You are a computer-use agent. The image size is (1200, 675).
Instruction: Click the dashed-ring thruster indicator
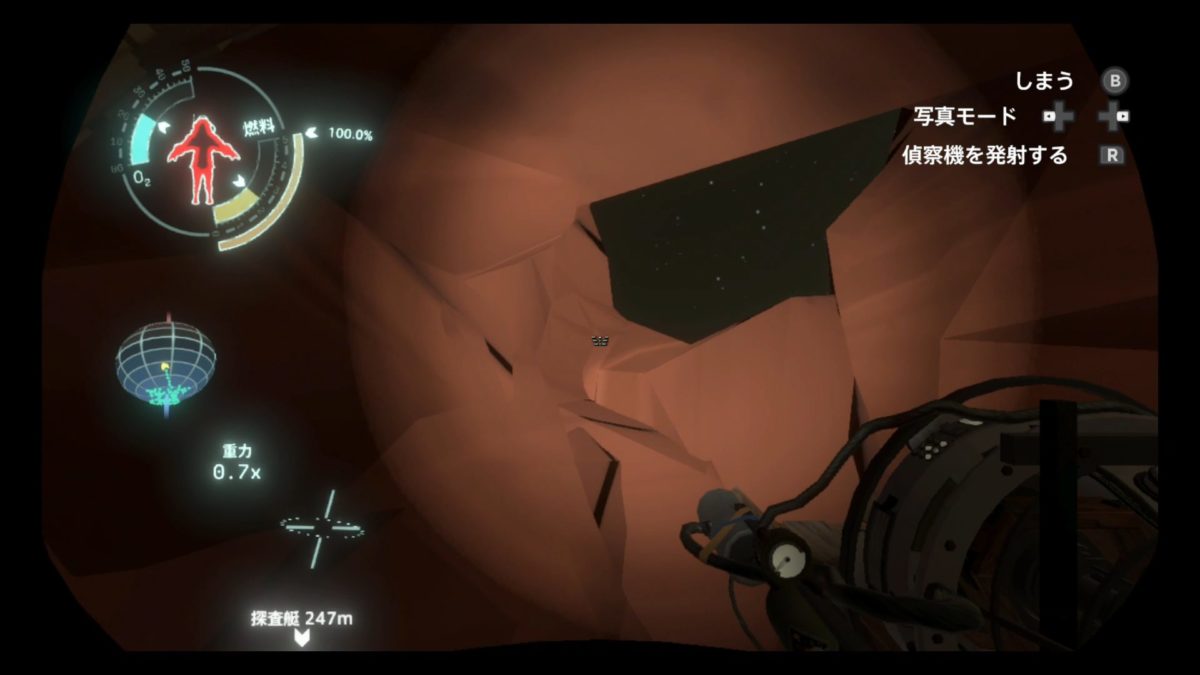(321, 526)
